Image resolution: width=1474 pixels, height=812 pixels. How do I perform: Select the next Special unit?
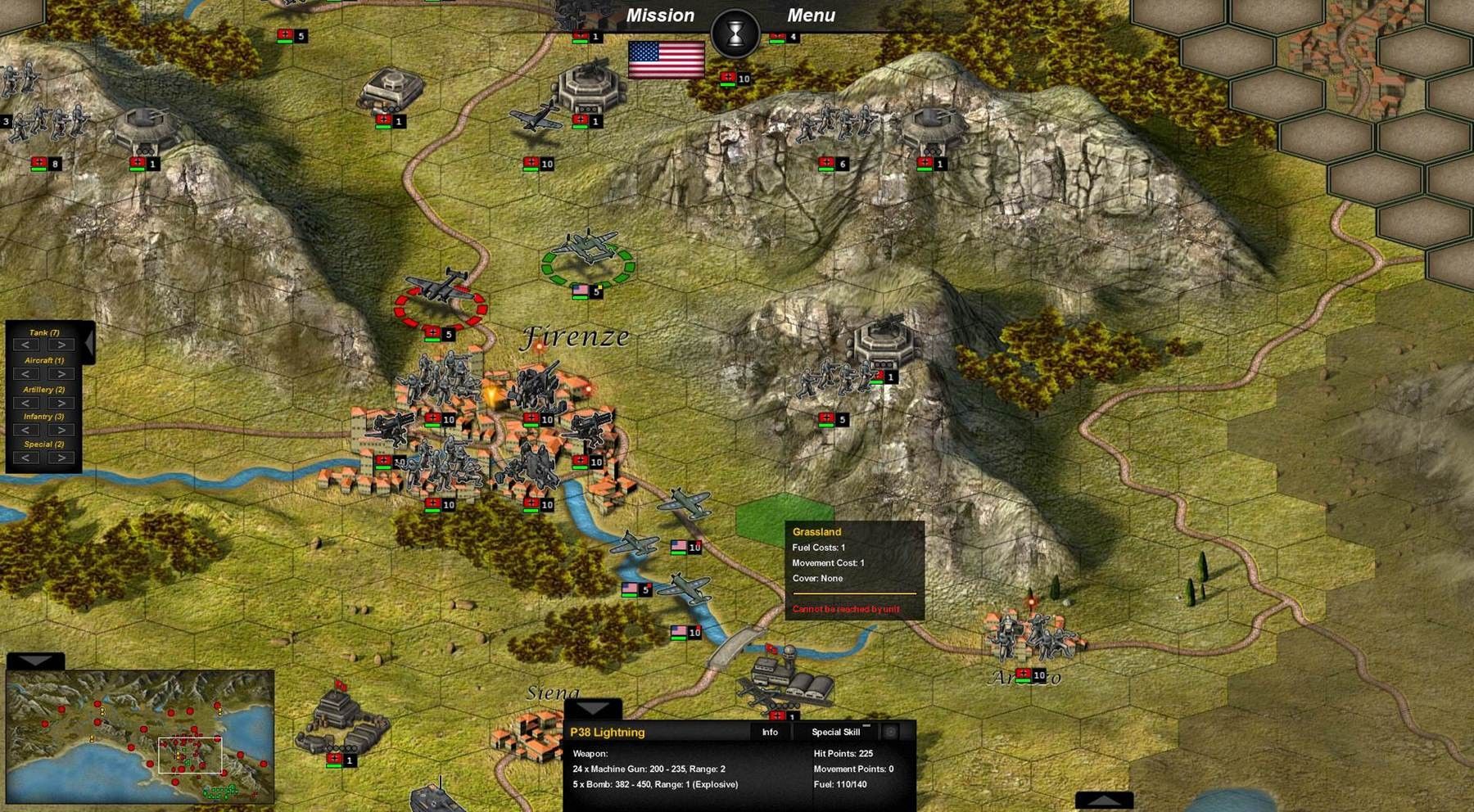point(61,458)
